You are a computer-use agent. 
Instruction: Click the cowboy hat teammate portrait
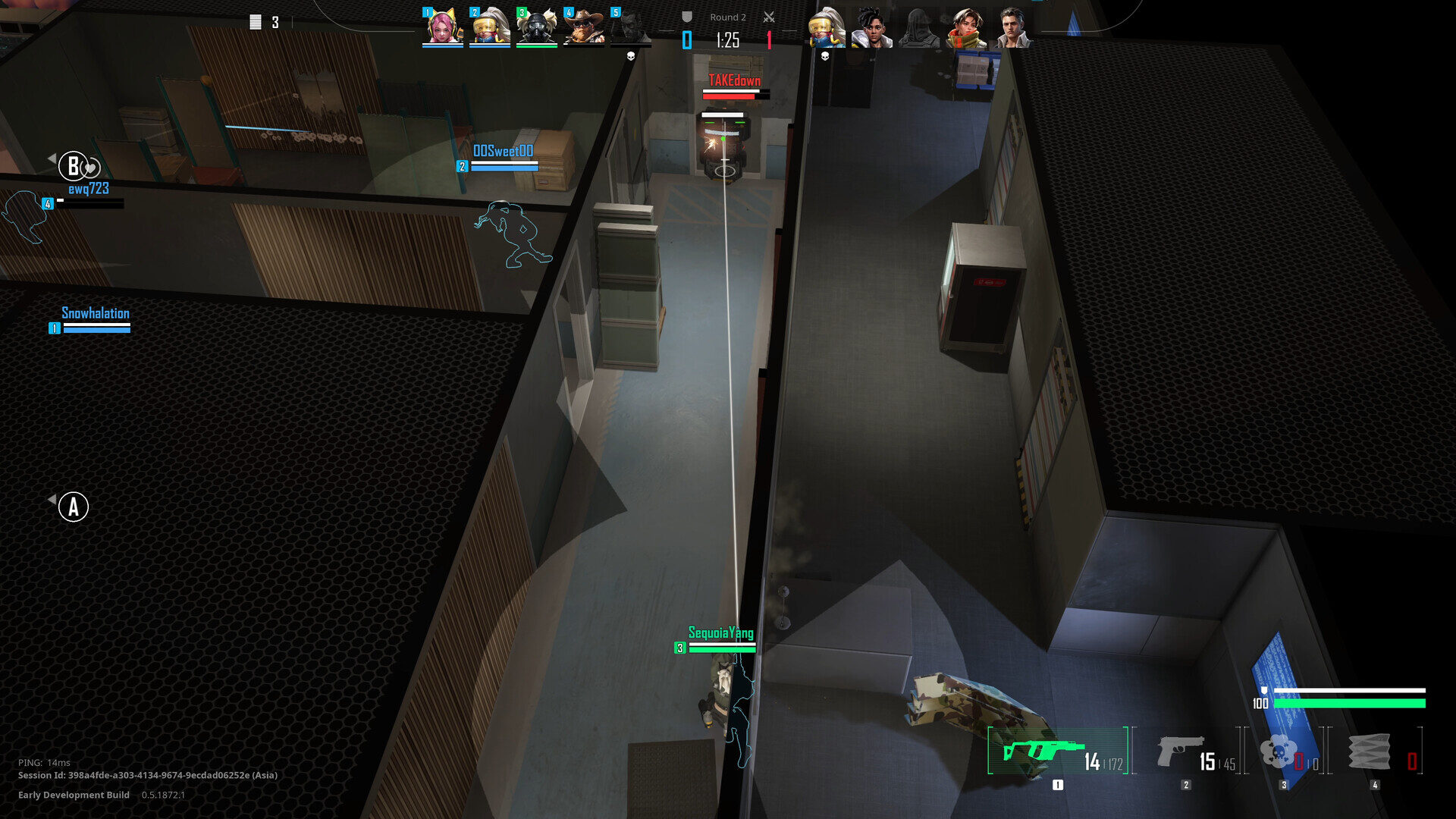pyautogui.click(x=583, y=27)
